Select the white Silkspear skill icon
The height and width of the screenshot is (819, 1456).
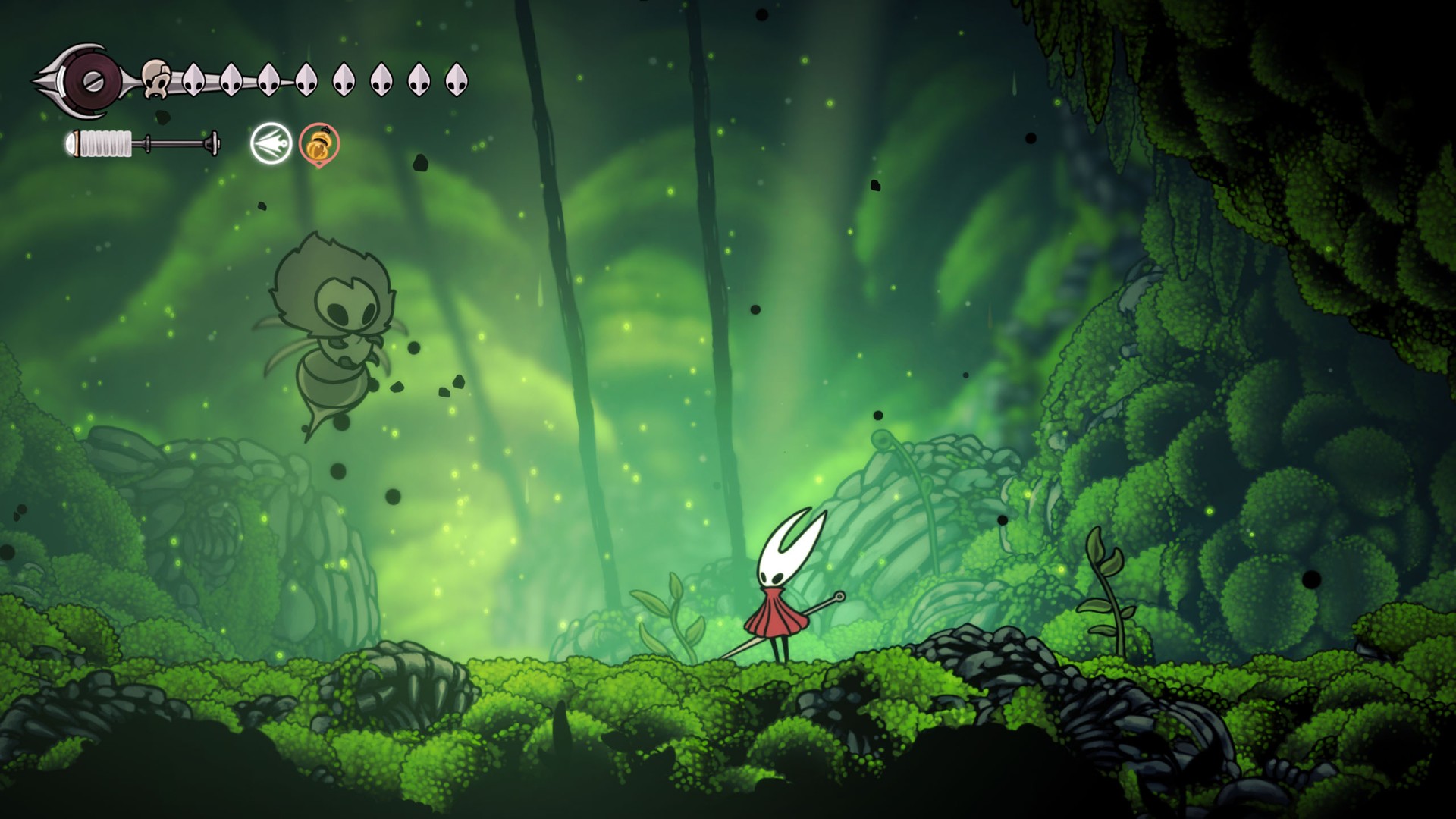click(x=271, y=144)
